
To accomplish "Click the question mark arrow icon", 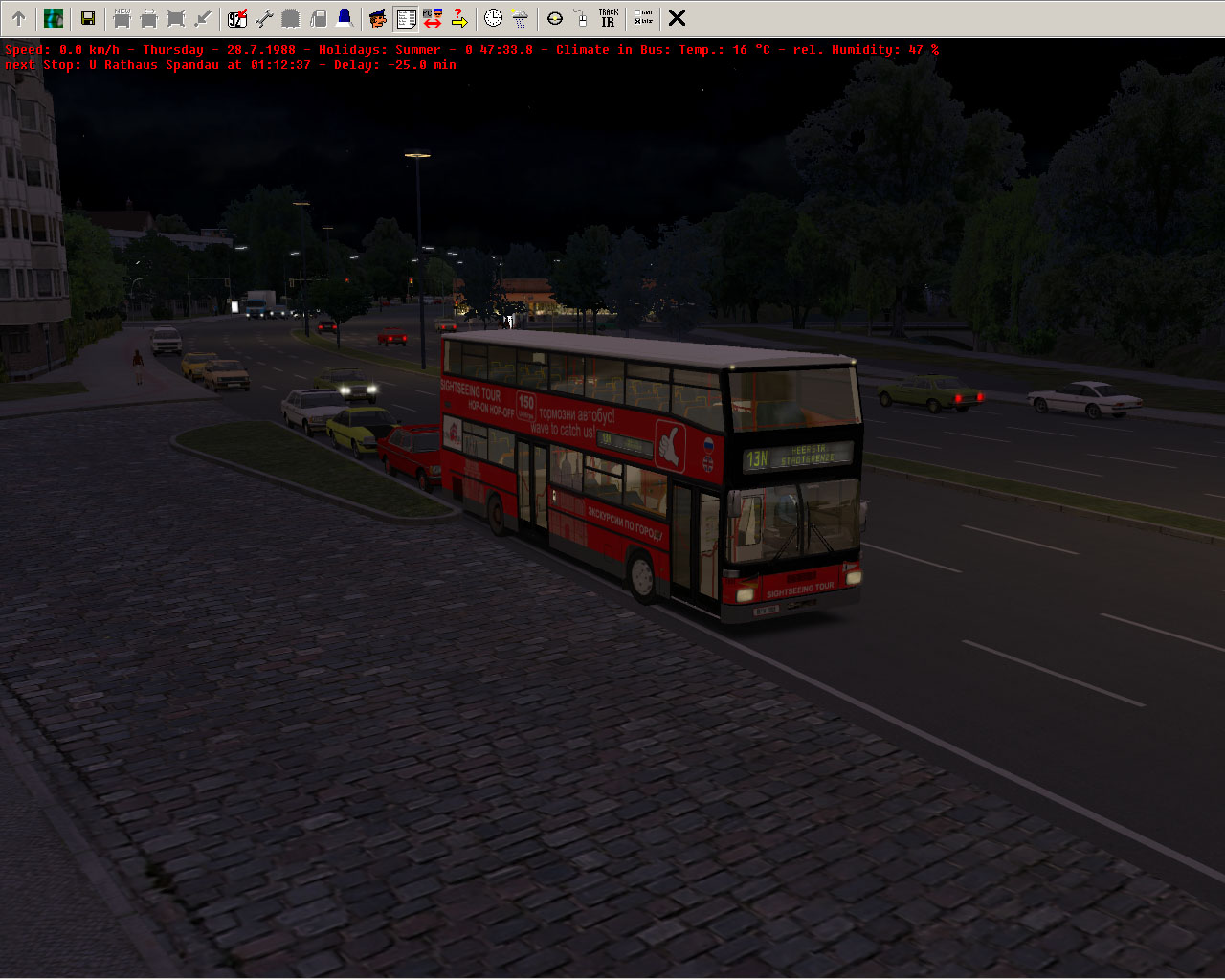I will (x=459, y=18).
